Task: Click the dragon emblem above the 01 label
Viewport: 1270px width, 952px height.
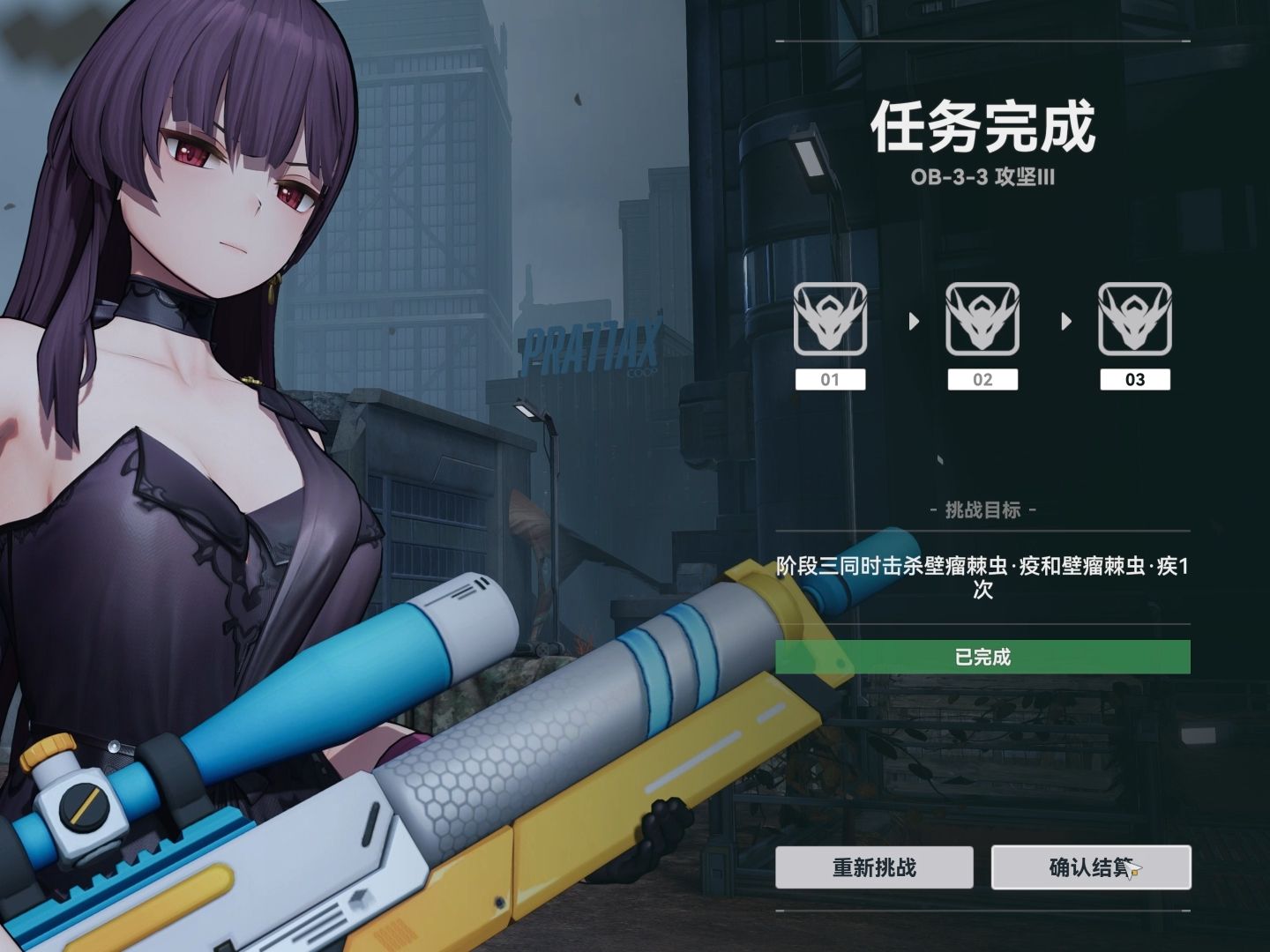Action: coord(830,319)
